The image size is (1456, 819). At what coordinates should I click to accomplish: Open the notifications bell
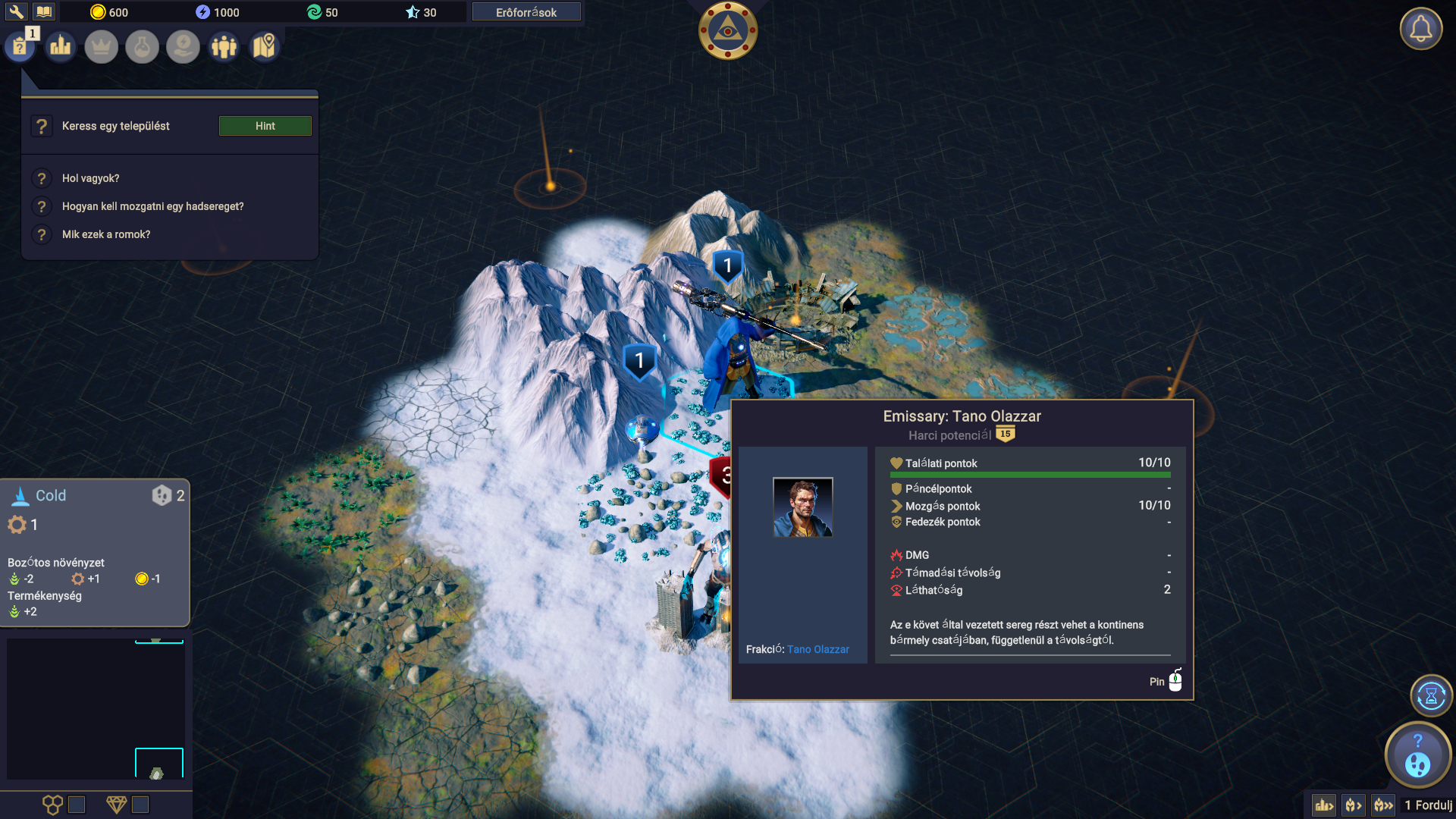[1420, 30]
